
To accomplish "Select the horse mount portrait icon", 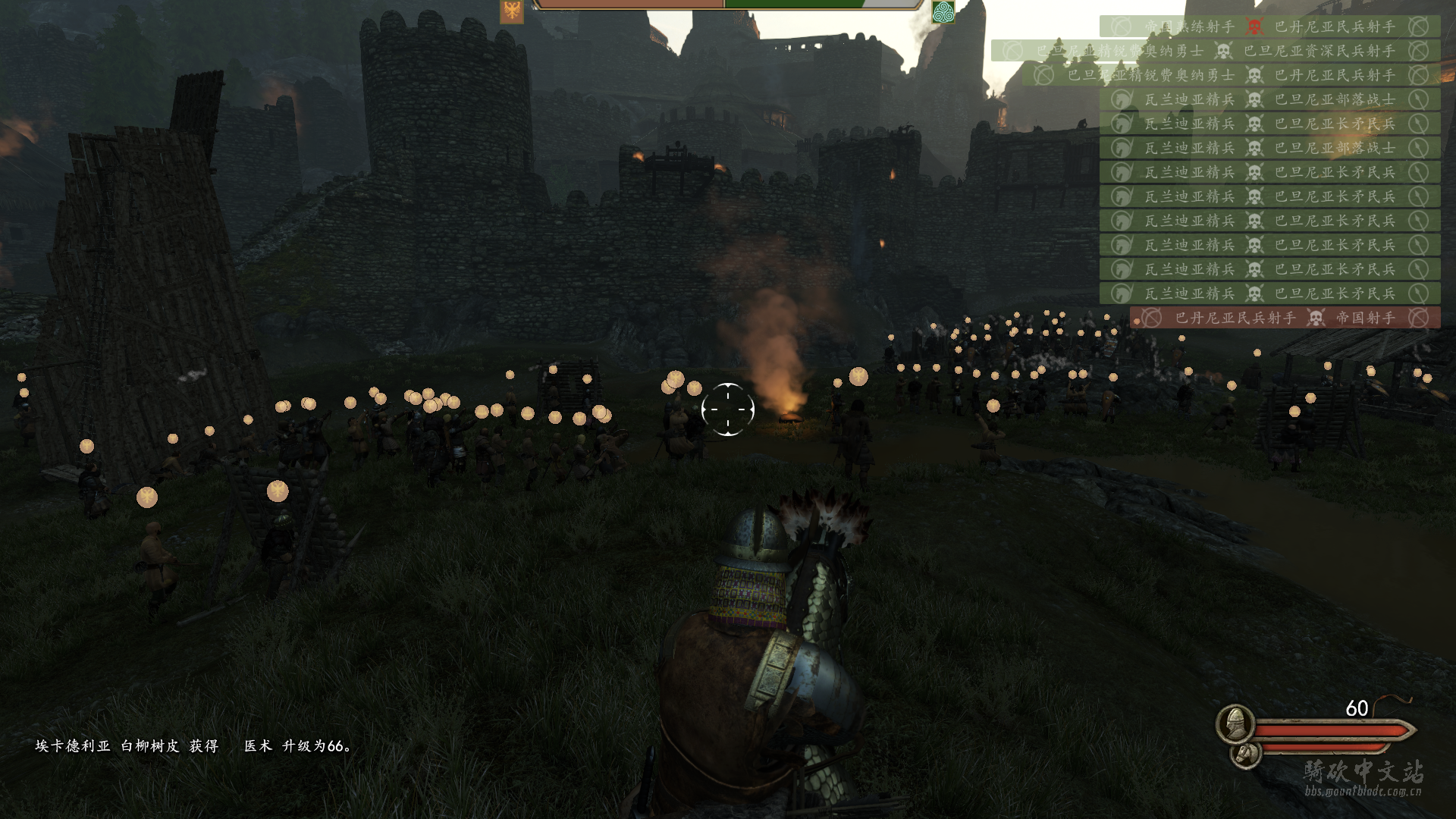I will point(1245,754).
